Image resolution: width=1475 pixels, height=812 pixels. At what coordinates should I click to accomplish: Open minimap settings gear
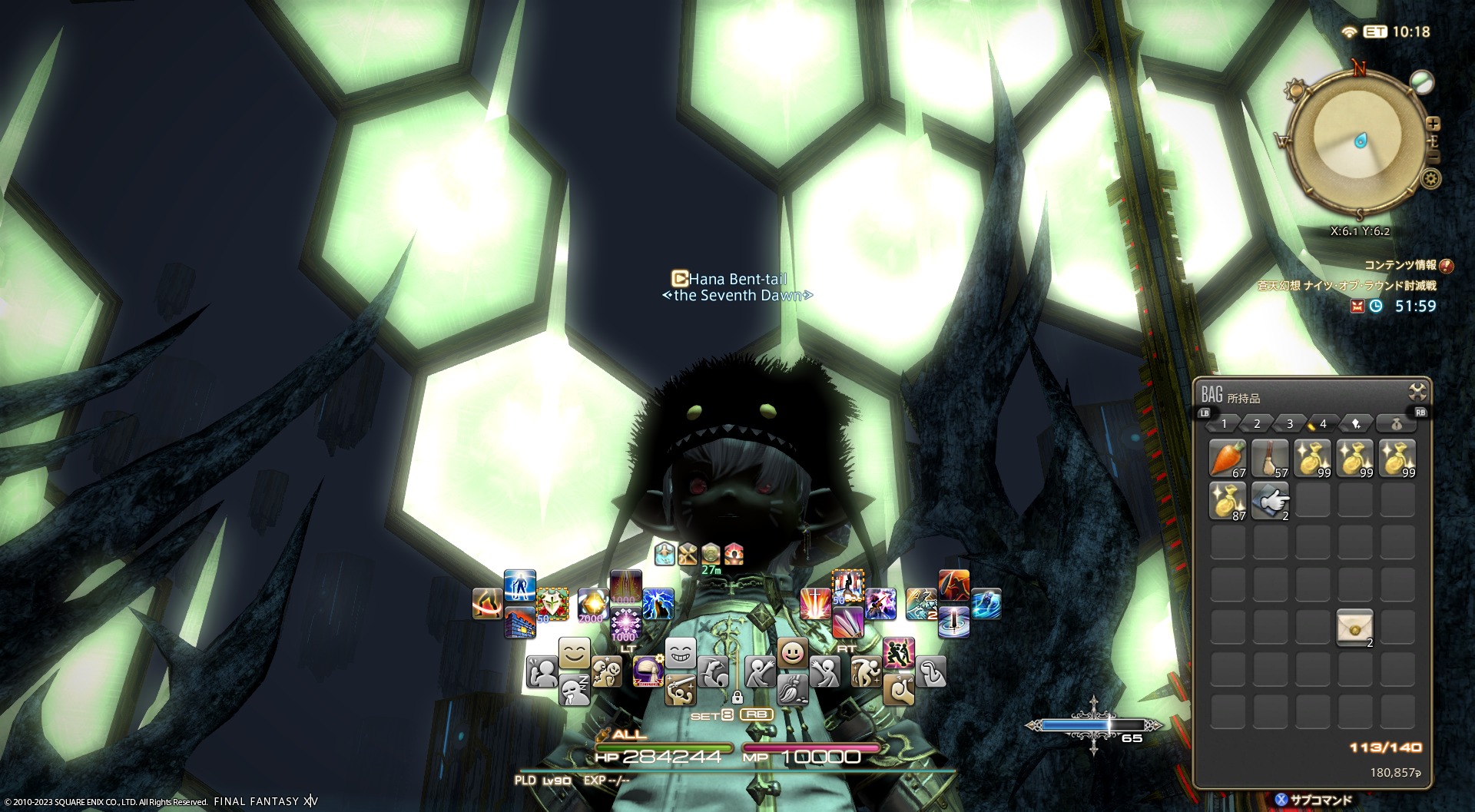[x=1430, y=180]
